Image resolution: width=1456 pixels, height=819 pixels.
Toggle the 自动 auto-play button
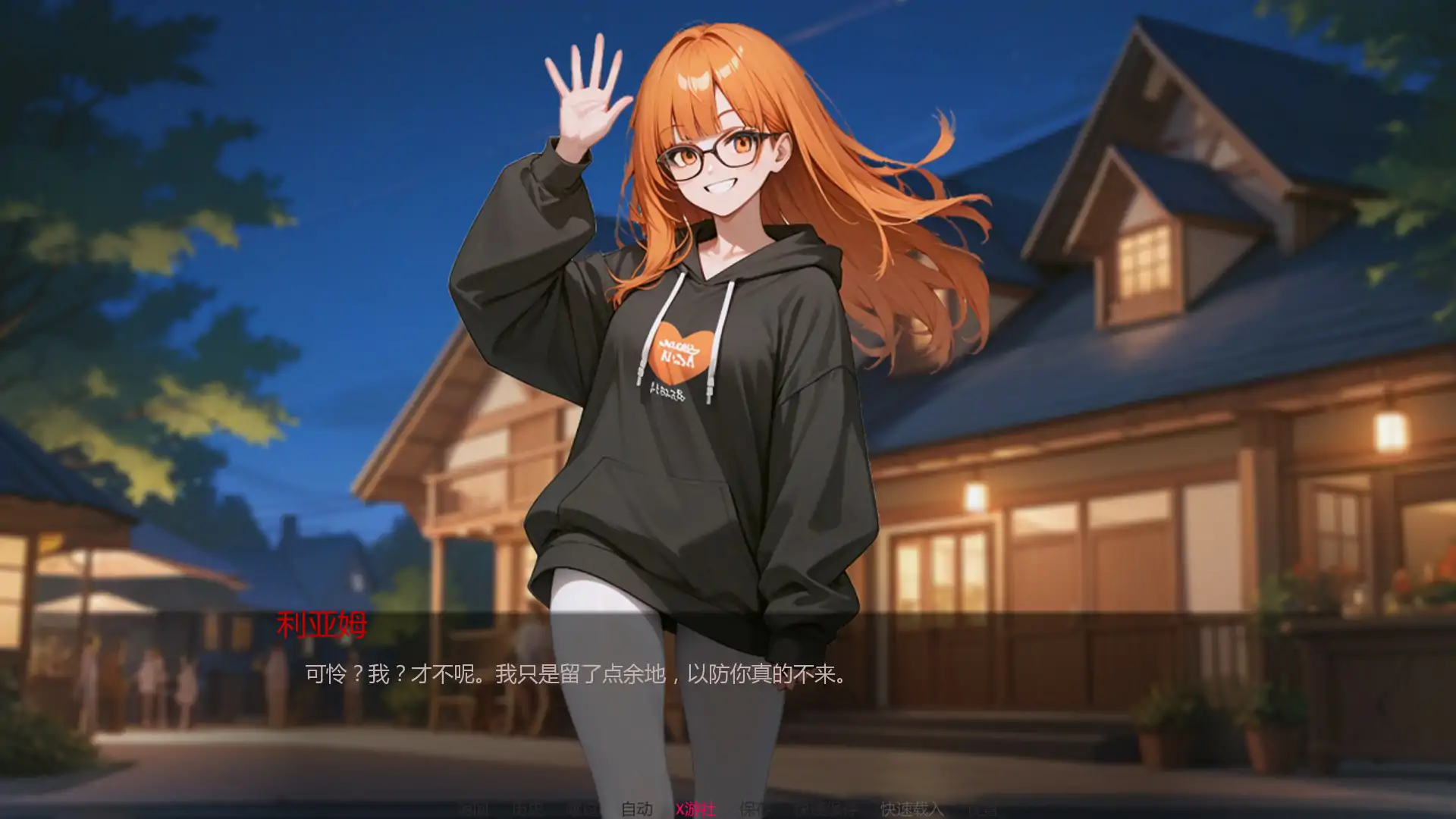click(636, 809)
